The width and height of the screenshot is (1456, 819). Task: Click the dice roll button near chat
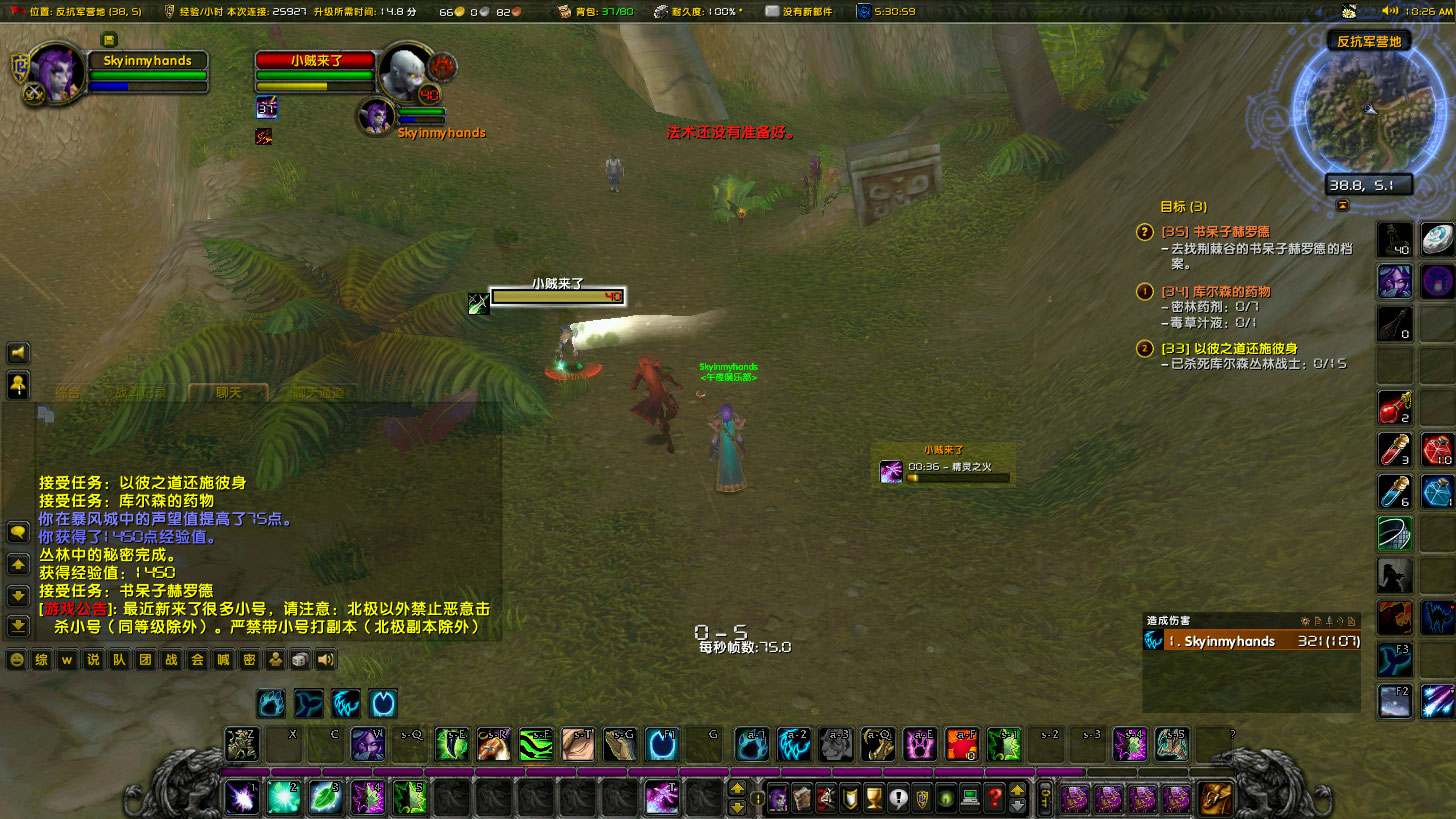(x=300, y=660)
